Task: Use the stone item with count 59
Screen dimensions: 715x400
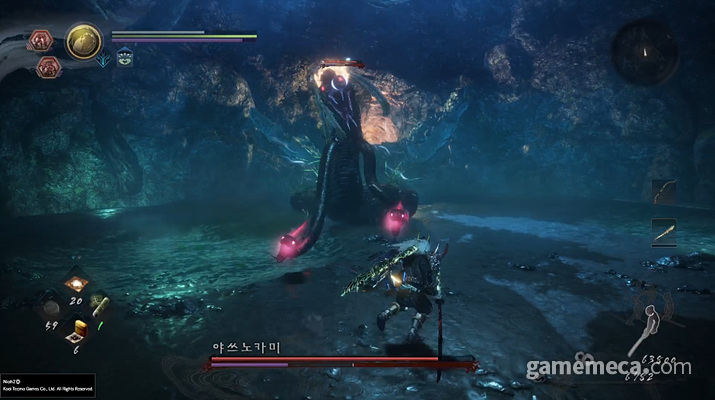Action: pos(51,307)
